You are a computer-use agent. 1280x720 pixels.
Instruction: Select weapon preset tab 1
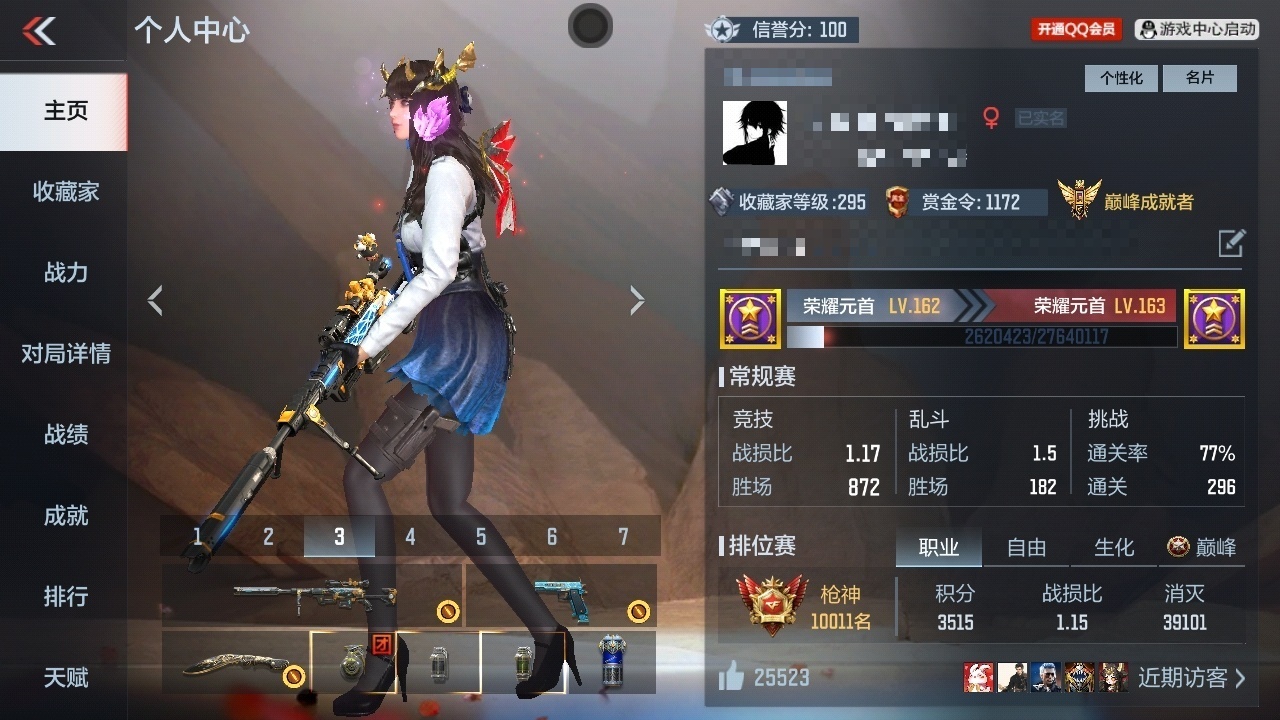coord(198,536)
